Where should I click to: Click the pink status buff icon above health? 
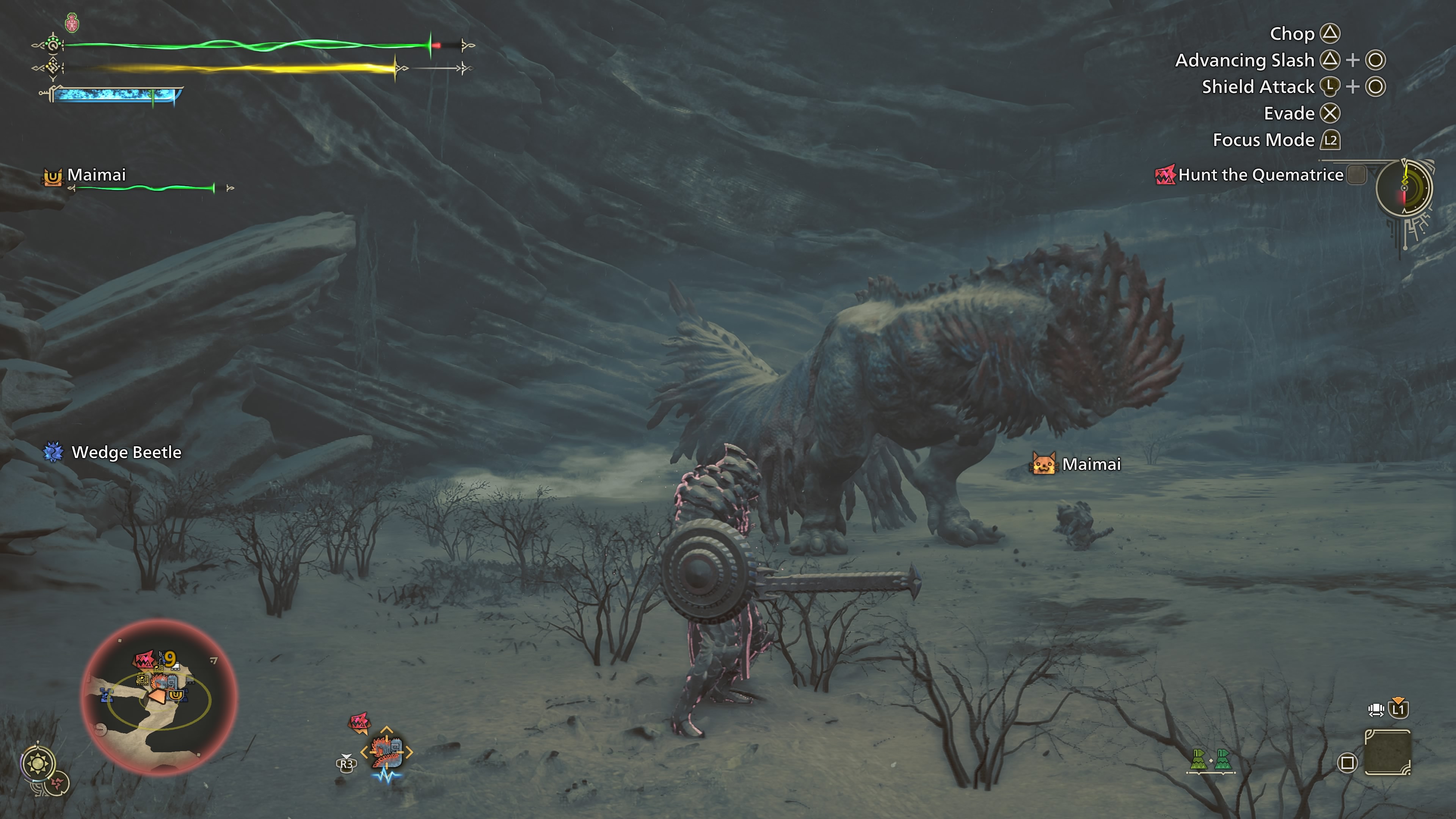point(72,23)
